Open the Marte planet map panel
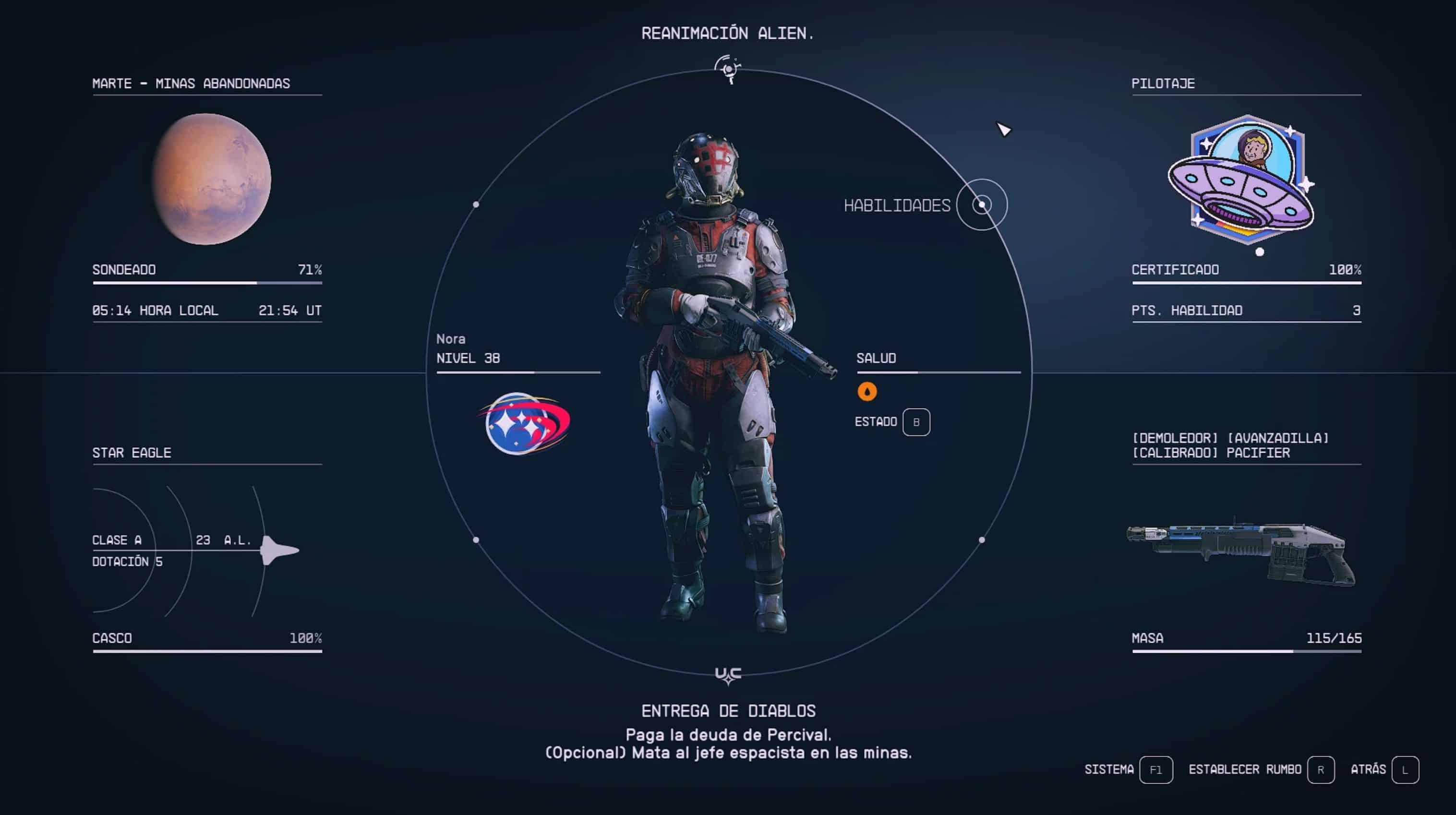This screenshot has height=815, width=1456. (x=211, y=179)
